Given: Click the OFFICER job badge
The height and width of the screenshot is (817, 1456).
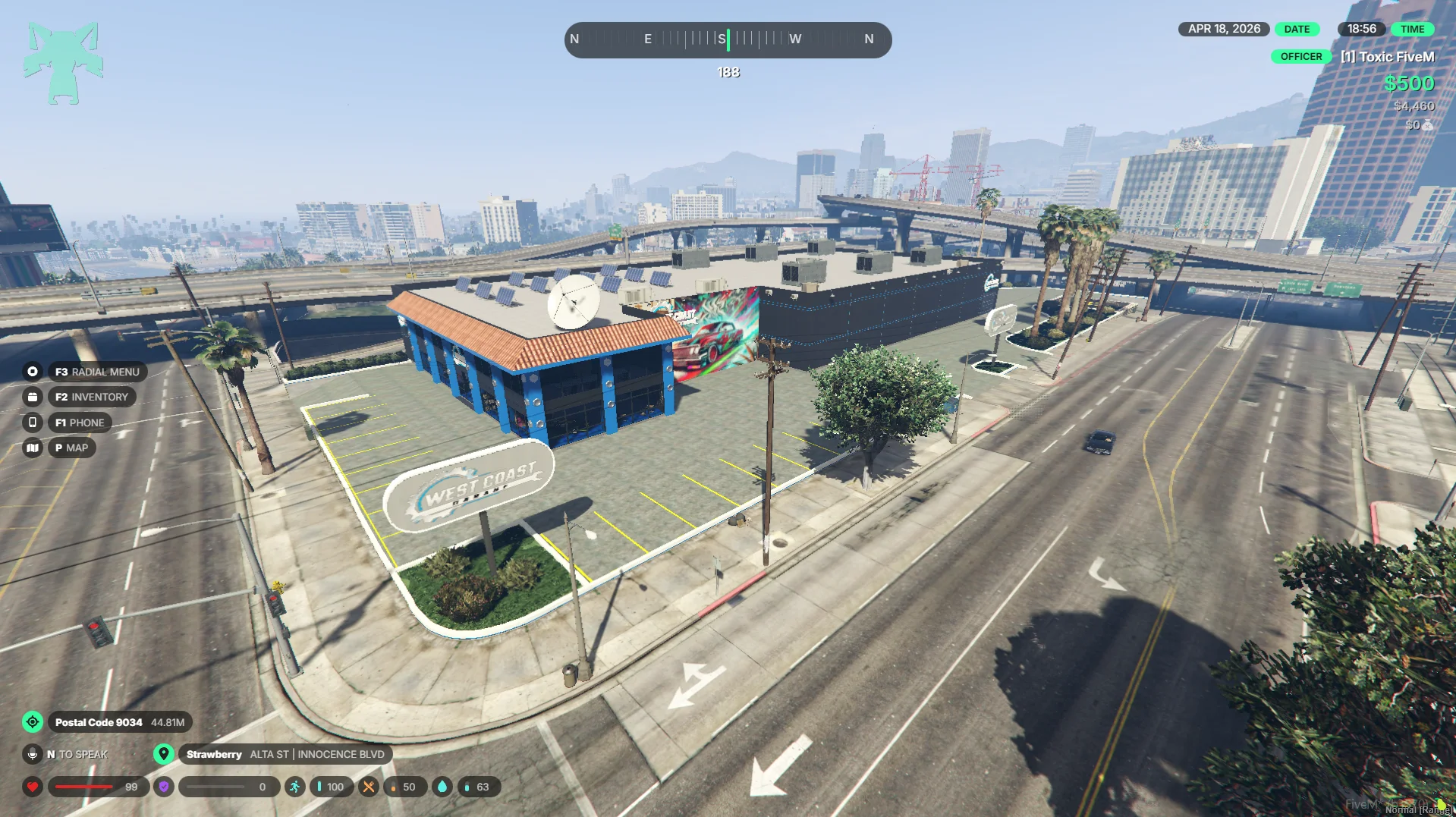Looking at the screenshot, I should [x=1300, y=57].
